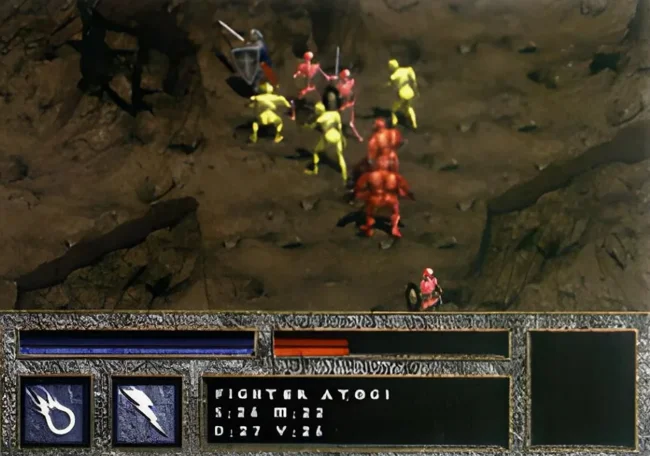Activate the lightning bolt ability icon
The image size is (650, 456).
pyautogui.click(x=147, y=410)
